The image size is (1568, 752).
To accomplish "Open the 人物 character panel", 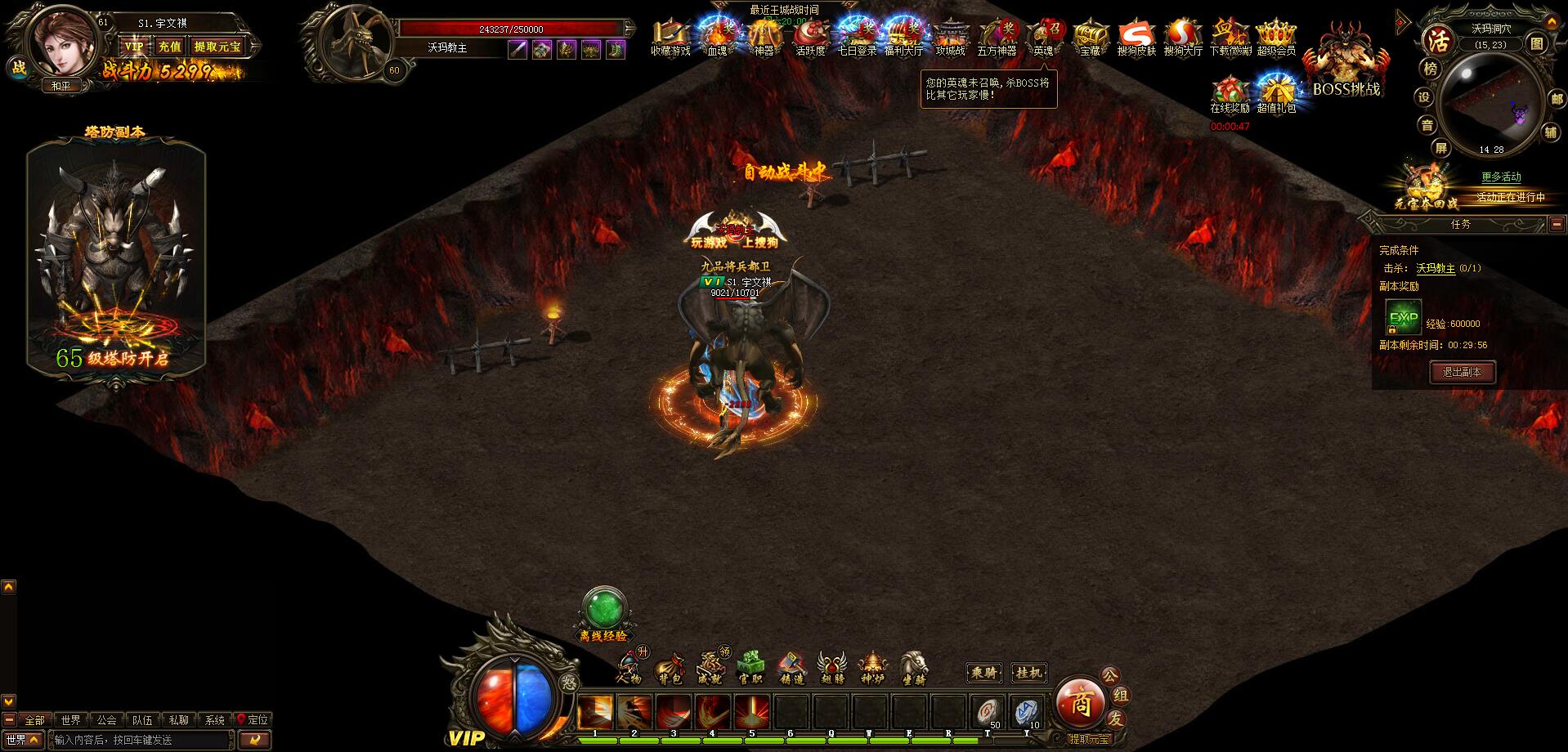I will (x=629, y=667).
